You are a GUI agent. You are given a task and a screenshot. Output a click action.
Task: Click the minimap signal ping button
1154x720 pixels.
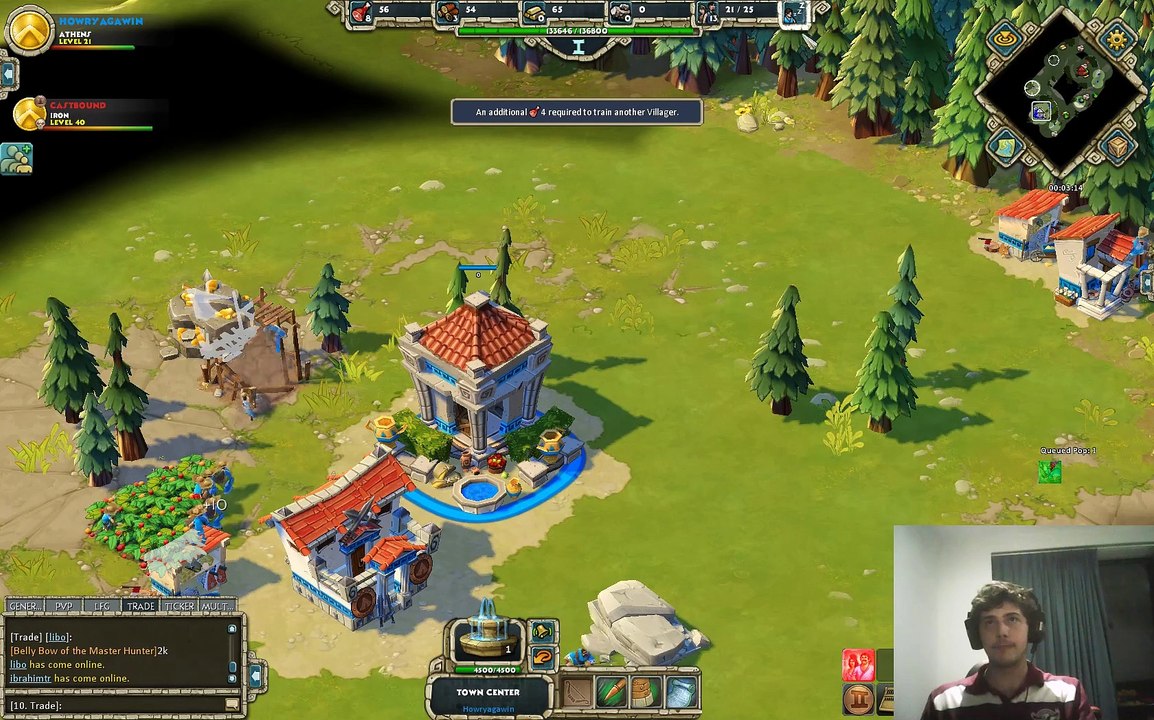[1004, 39]
